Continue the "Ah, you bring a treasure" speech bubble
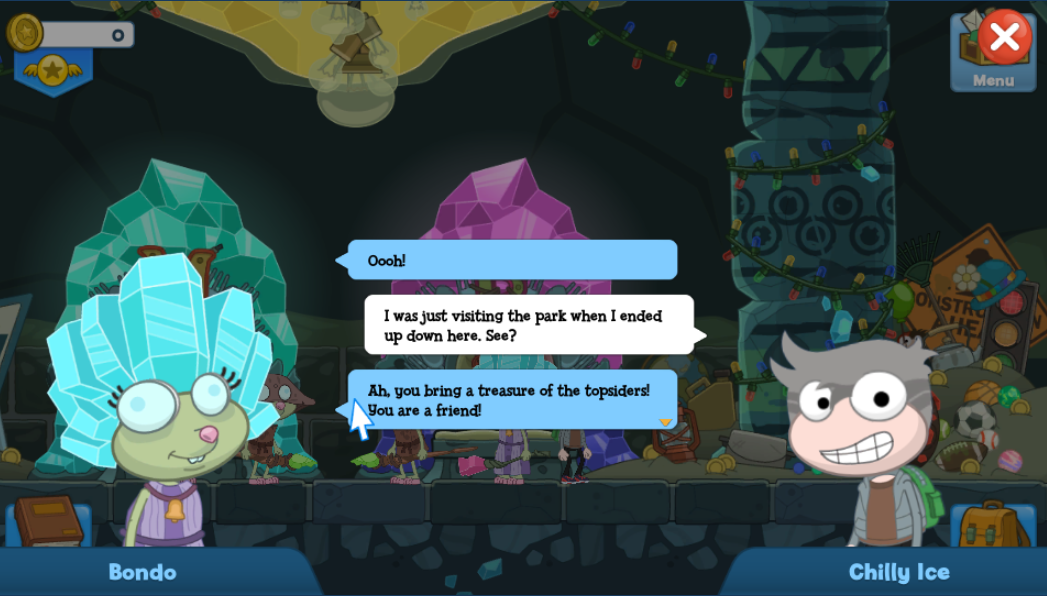Image resolution: width=1047 pixels, height=596 pixels. click(665, 422)
